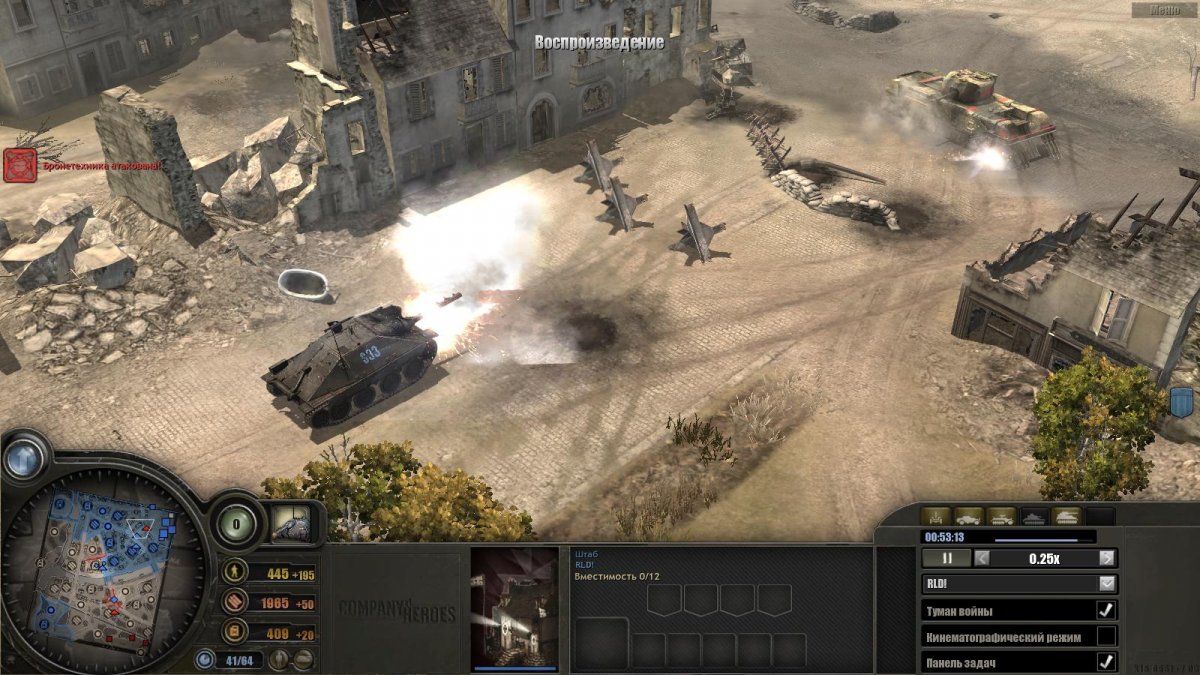The image size is (1200, 675).
Task: Toggle the Панель задач checkbox
Action: pos(1106,661)
